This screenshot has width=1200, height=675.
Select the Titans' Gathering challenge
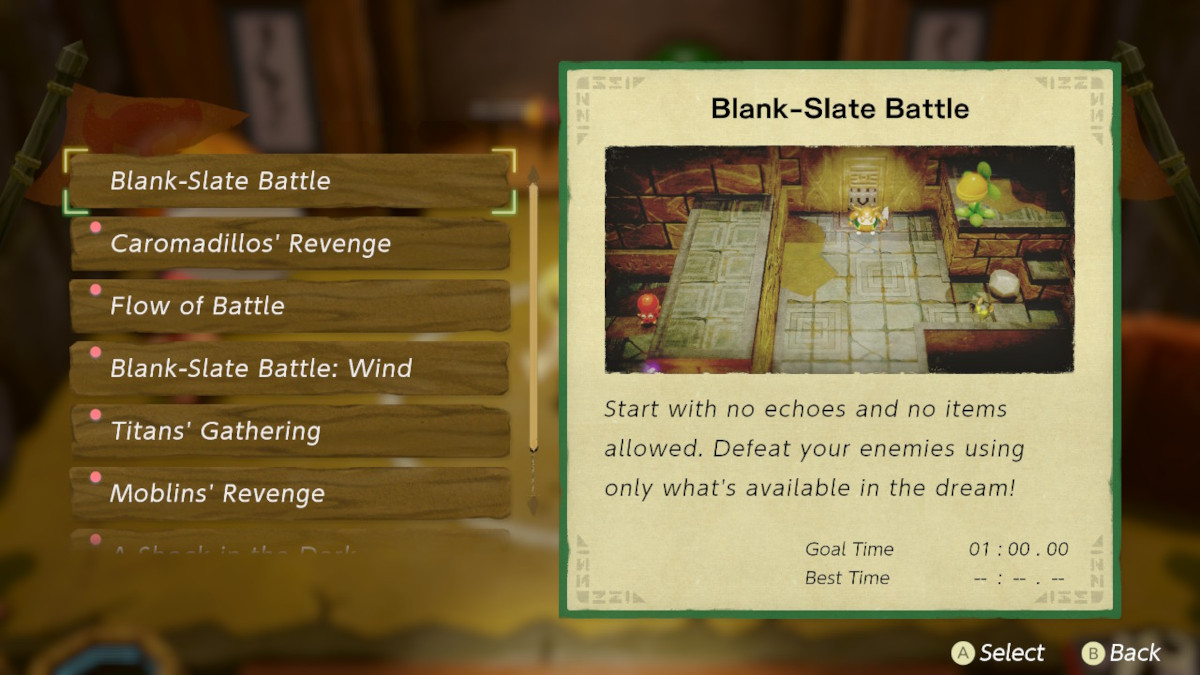pos(289,431)
